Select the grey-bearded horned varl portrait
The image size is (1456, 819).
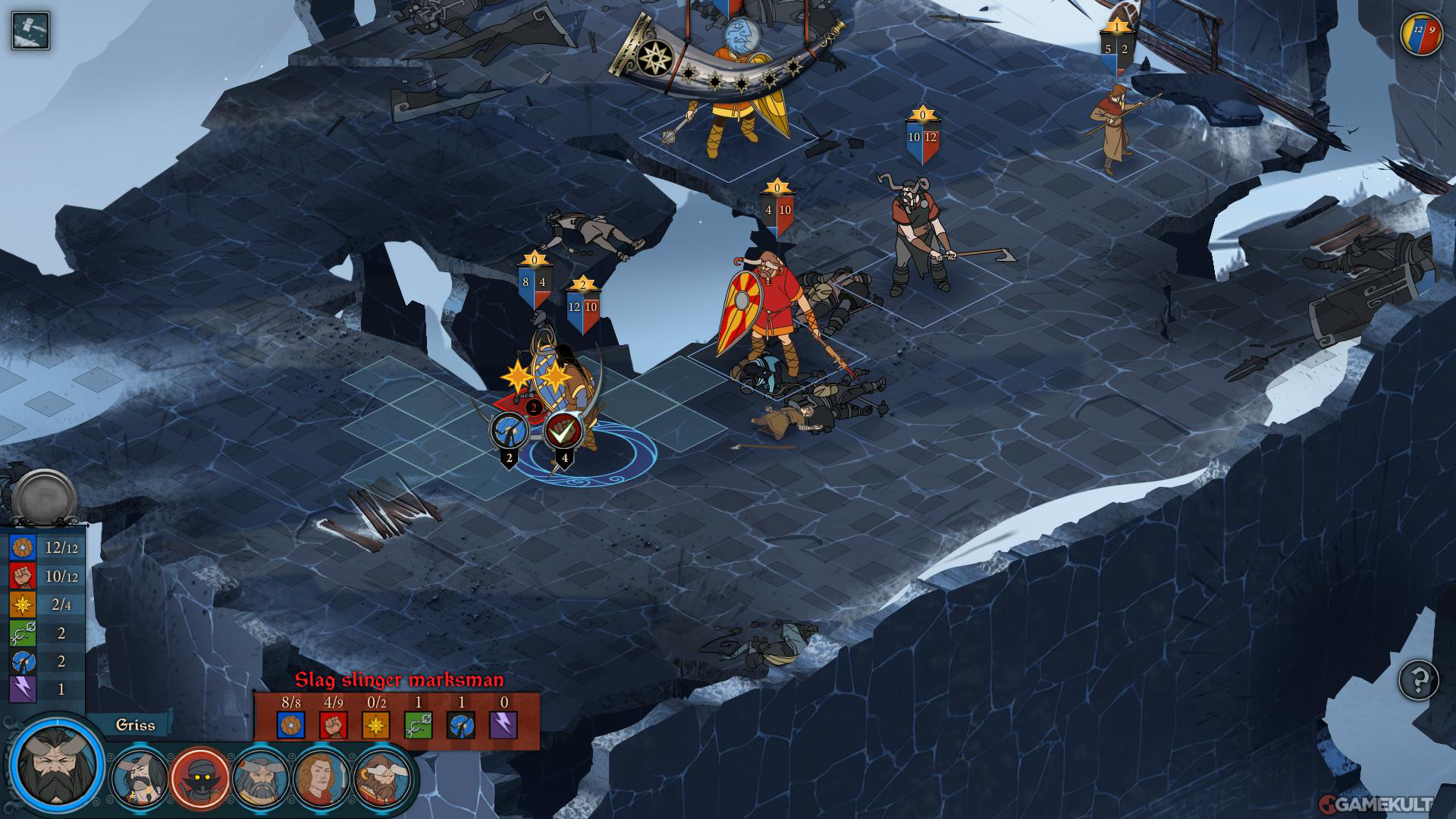coord(261,778)
